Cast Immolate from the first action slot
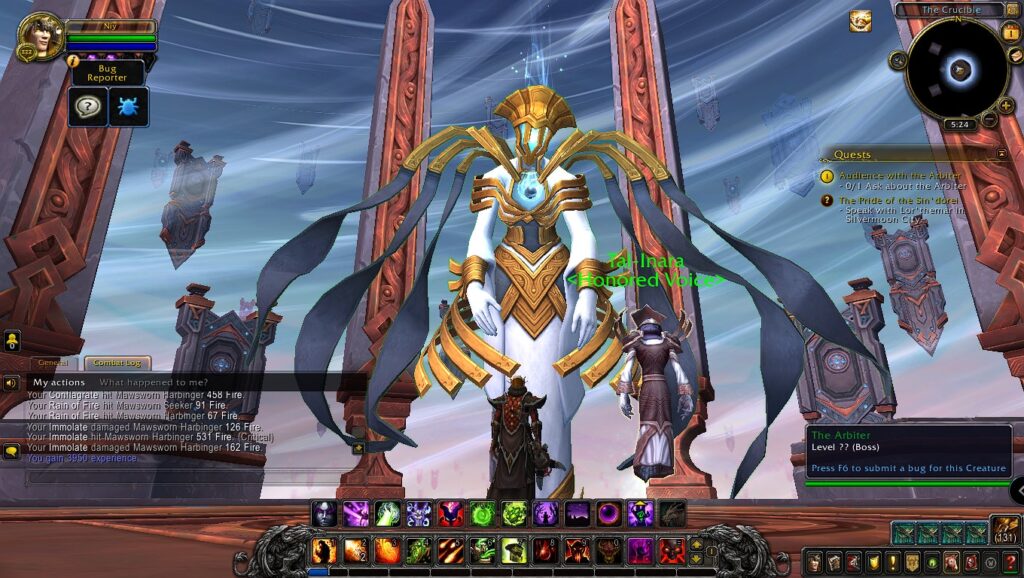Image resolution: width=1024 pixels, height=578 pixels. click(324, 550)
